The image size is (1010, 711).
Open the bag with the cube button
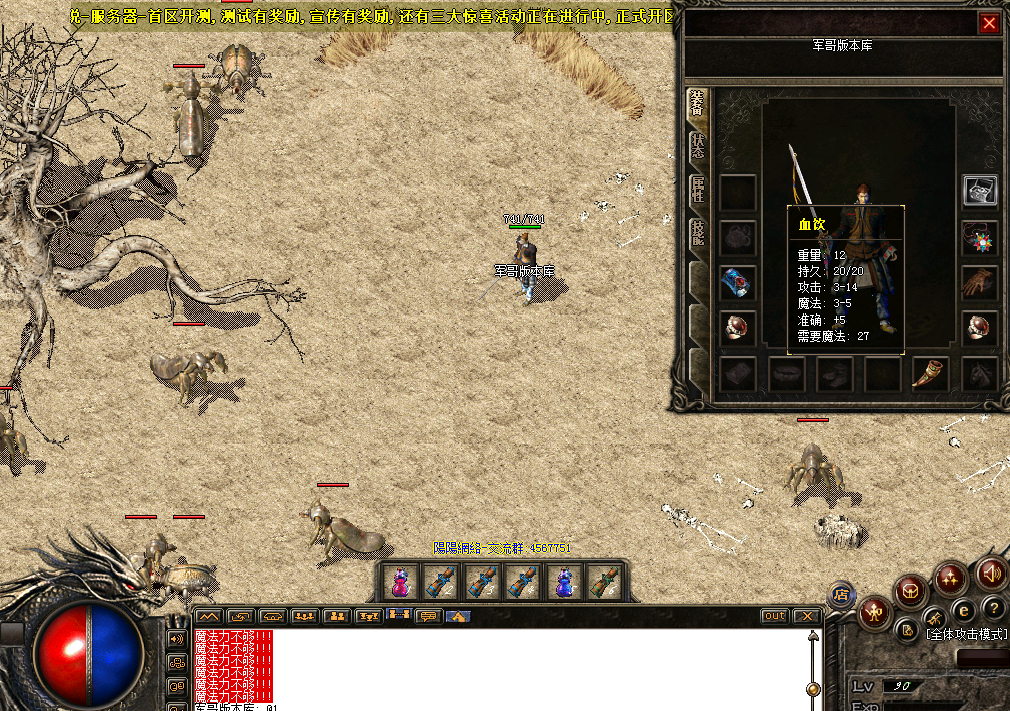910,590
